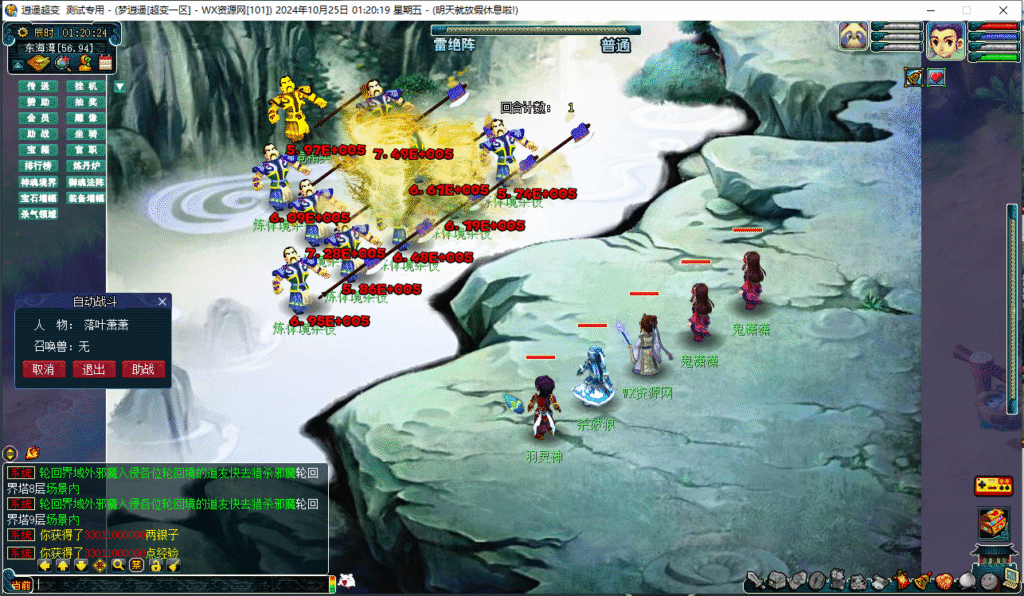The image size is (1024, 596).
Task: Open the chat magnifier search icon
Action: pyautogui.click(x=118, y=565)
